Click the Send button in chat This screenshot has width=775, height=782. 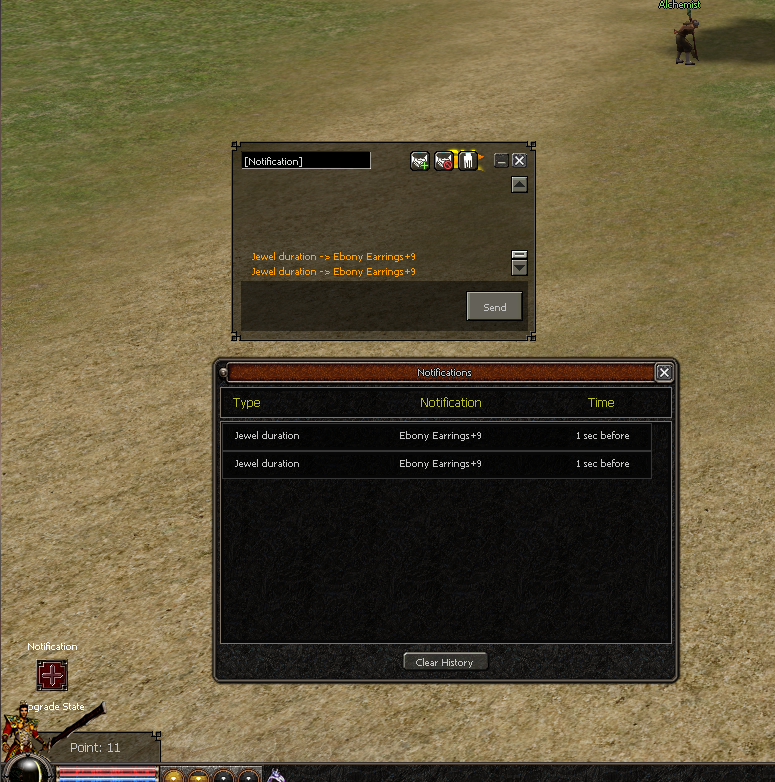pos(494,307)
